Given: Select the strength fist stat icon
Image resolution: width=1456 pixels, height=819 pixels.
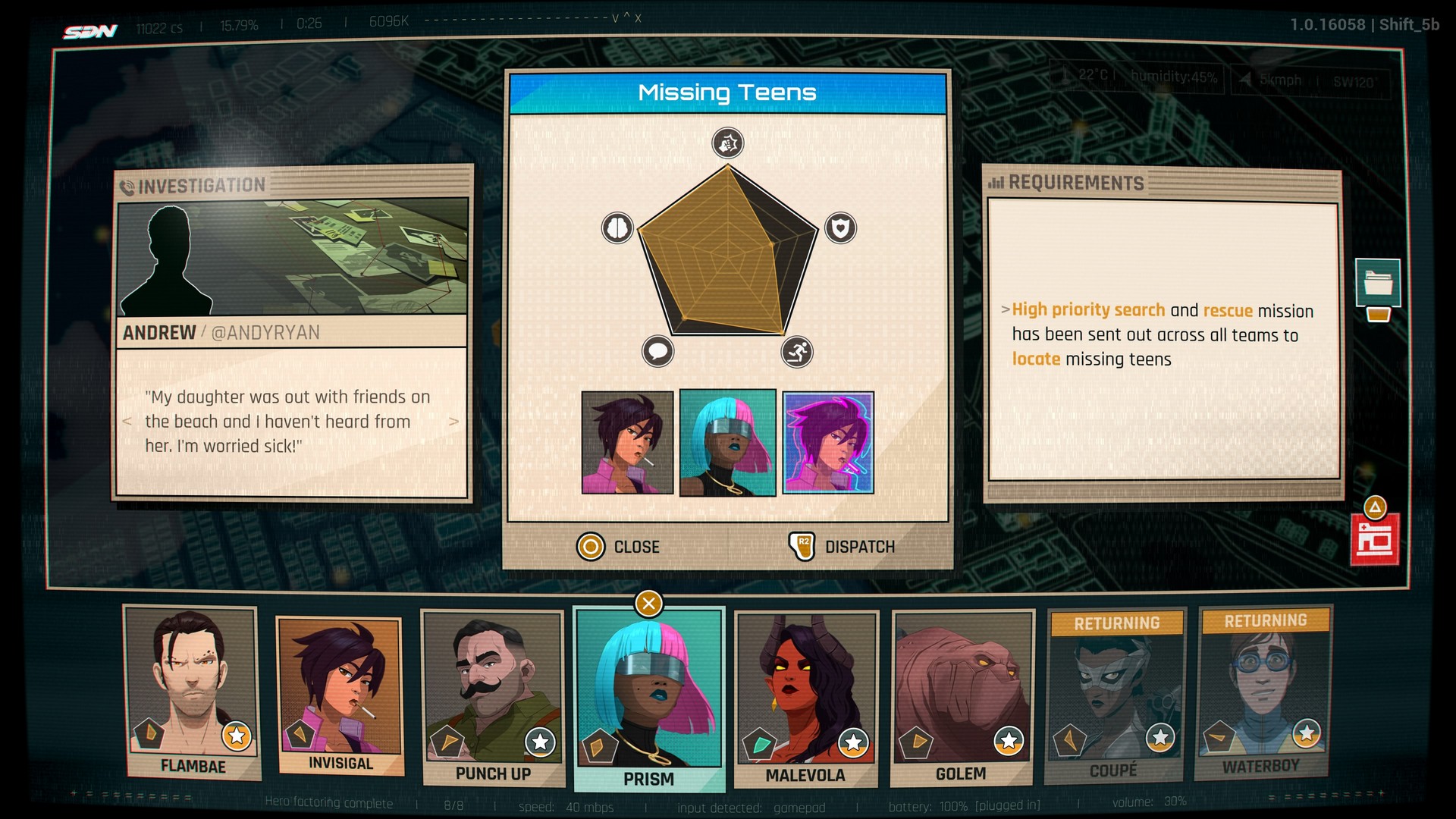Looking at the screenshot, I should click(x=727, y=143).
